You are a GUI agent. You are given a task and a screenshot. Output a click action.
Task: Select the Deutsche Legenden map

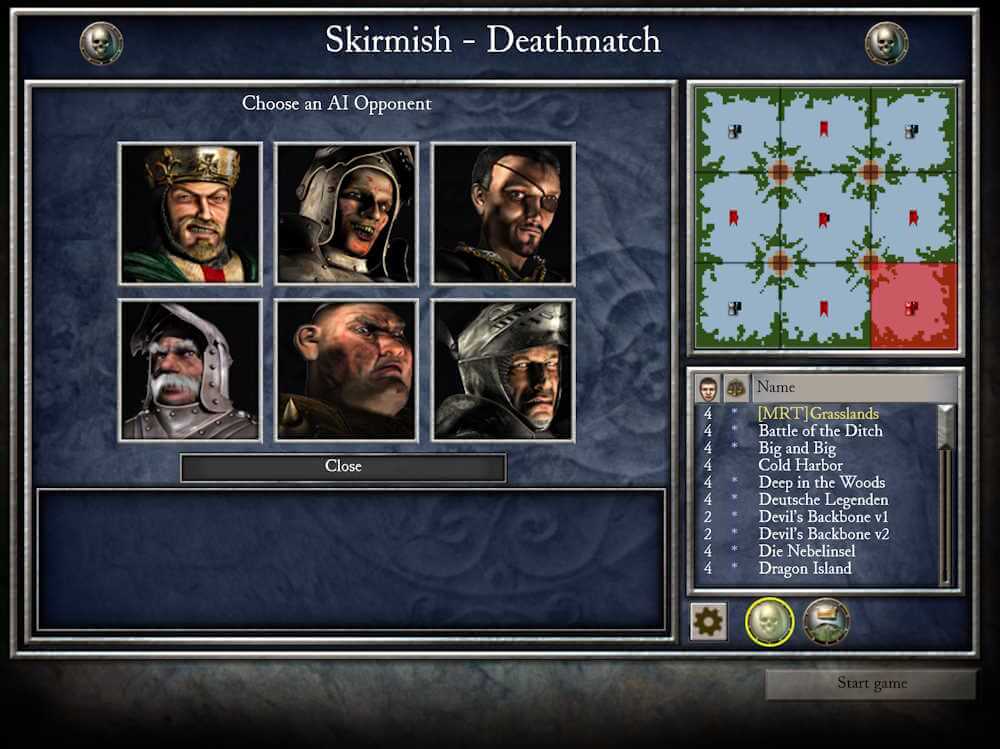coord(823,500)
